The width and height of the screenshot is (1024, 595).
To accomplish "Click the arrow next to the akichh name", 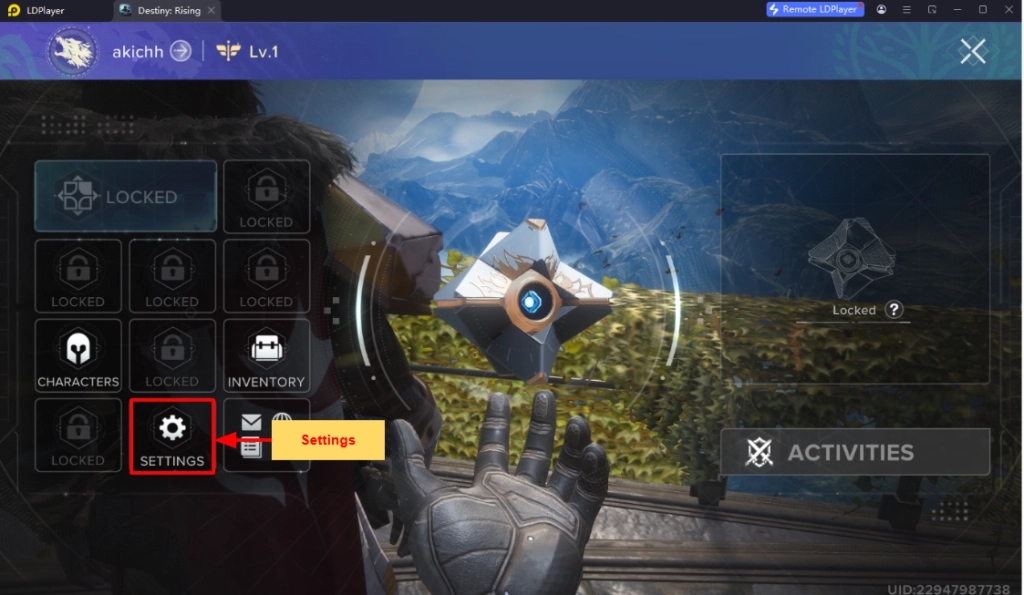I will click(180, 50).
